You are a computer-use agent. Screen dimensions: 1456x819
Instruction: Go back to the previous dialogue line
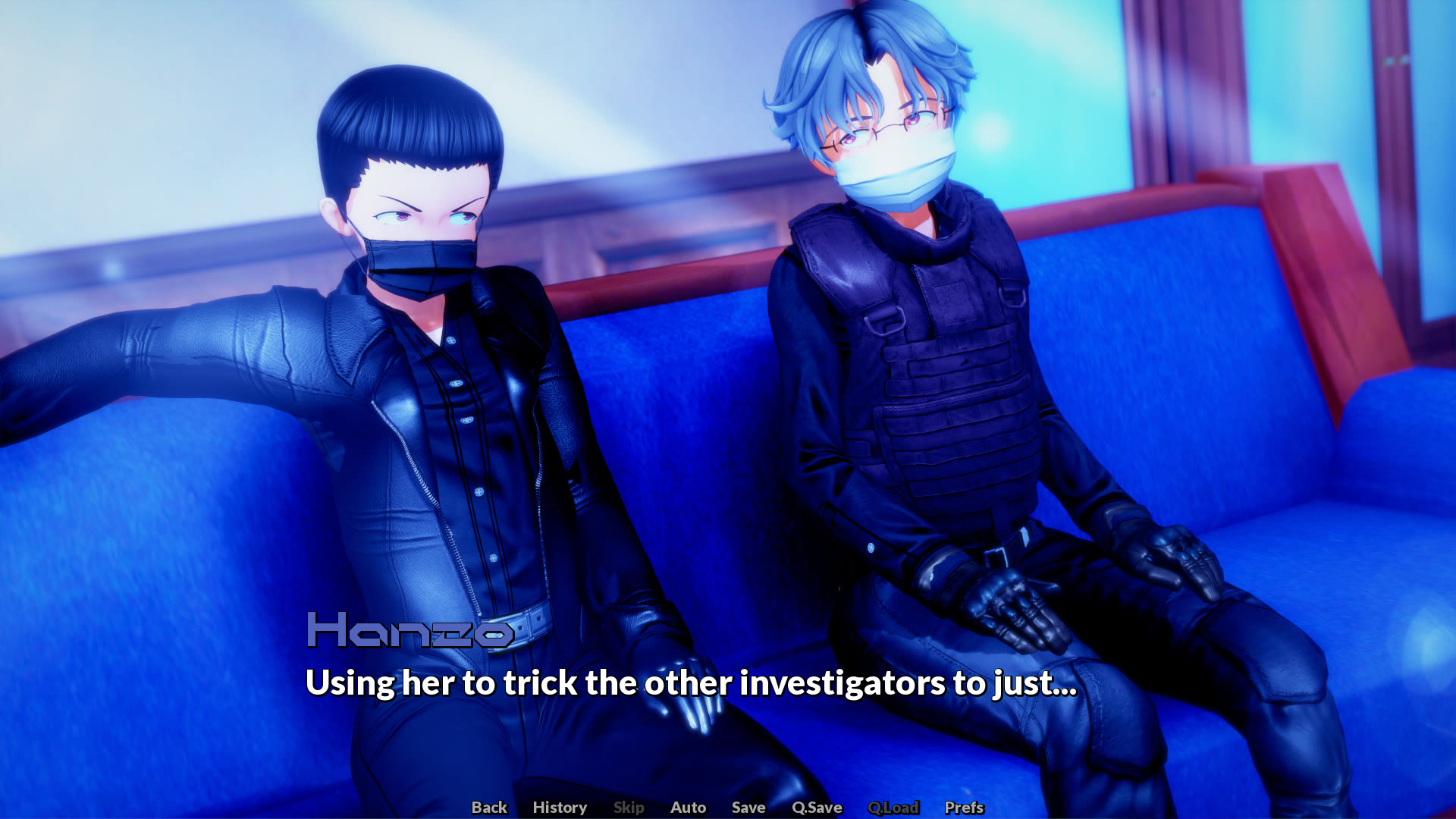(489, 808)
